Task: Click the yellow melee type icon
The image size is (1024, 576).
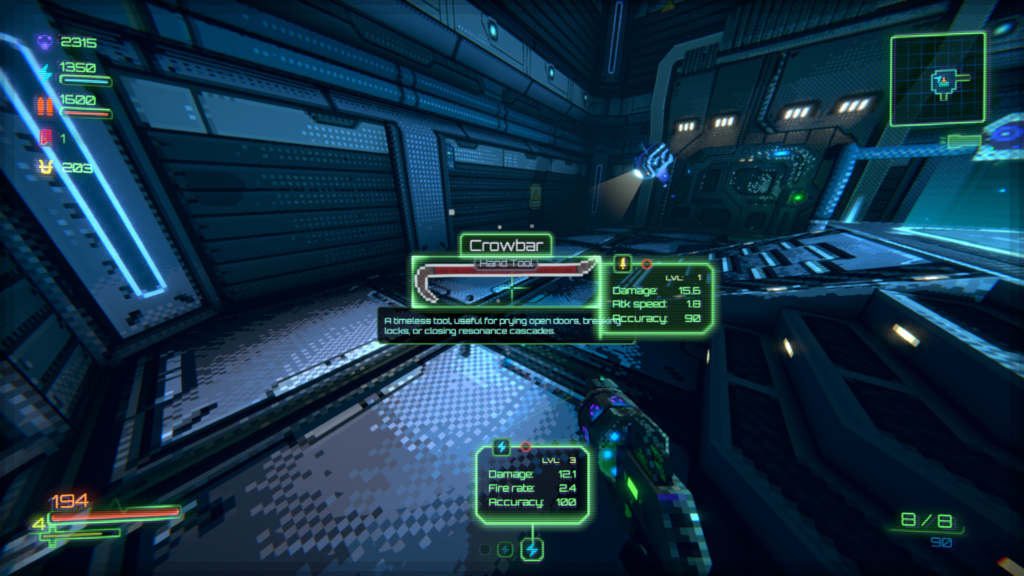Action: pyautogui.click(x=623, y=264)
